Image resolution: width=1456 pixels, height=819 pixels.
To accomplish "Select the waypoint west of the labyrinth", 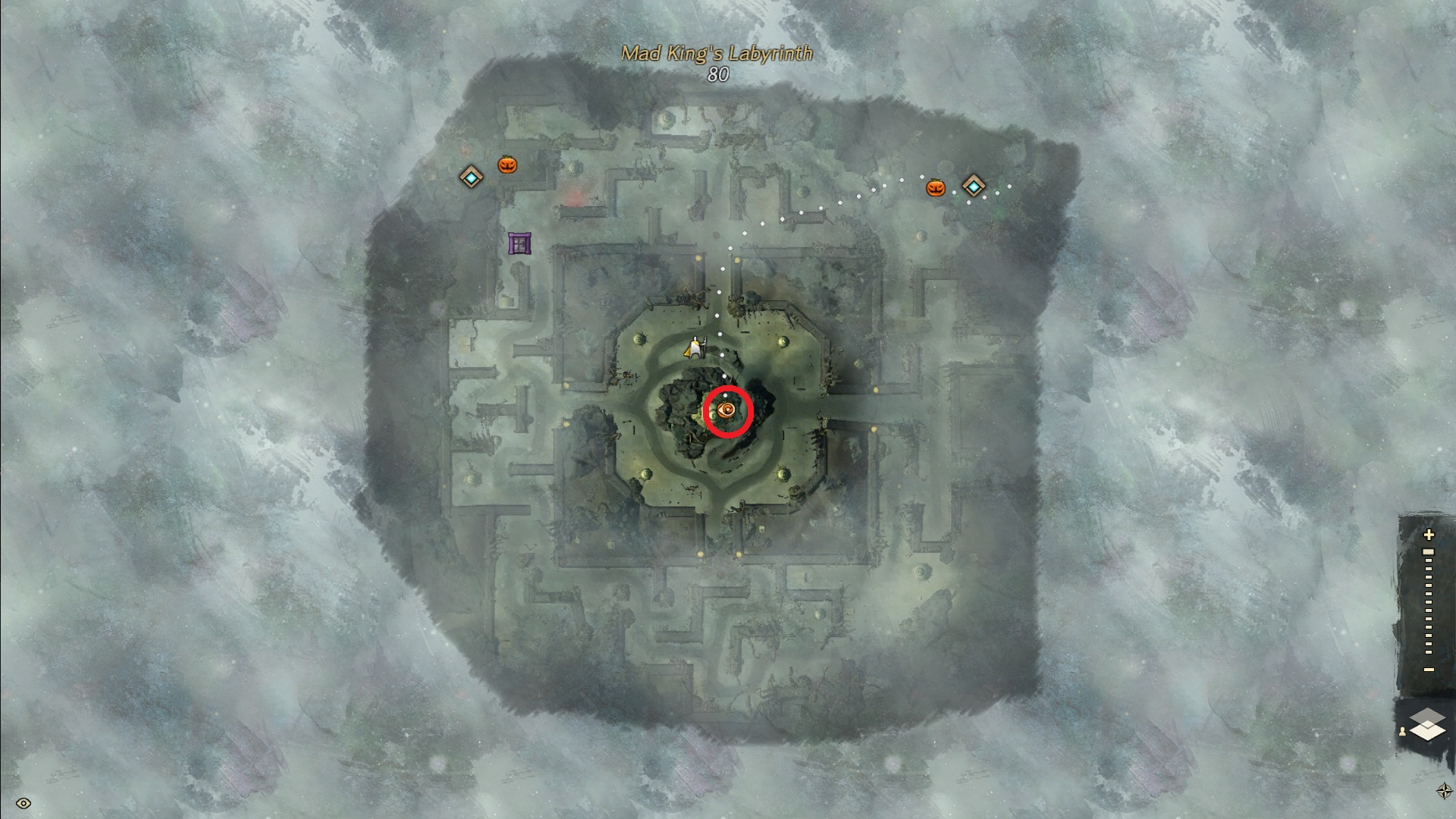I will 472,177.
